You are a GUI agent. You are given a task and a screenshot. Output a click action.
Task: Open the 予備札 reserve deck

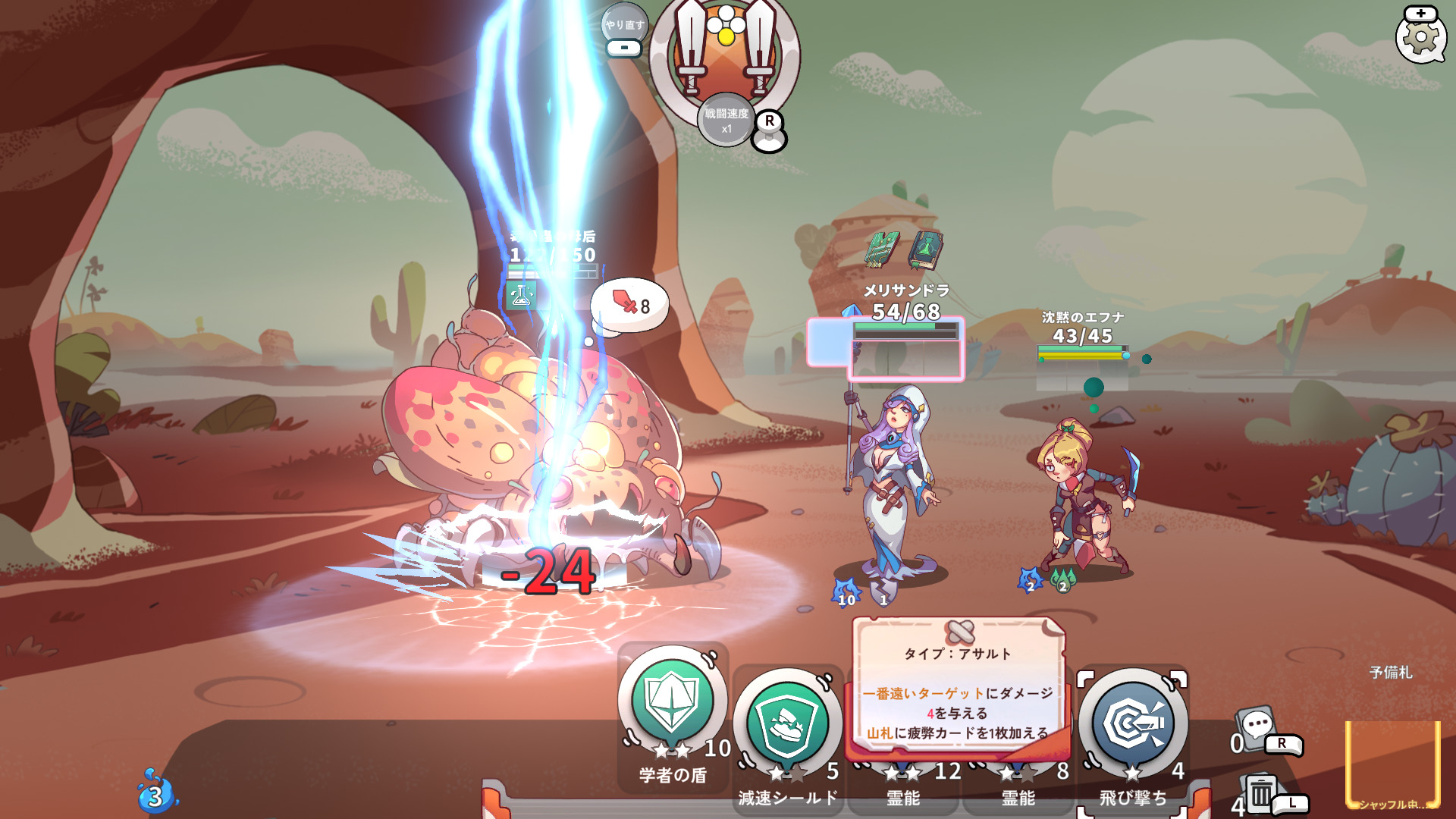point(1392,762)
